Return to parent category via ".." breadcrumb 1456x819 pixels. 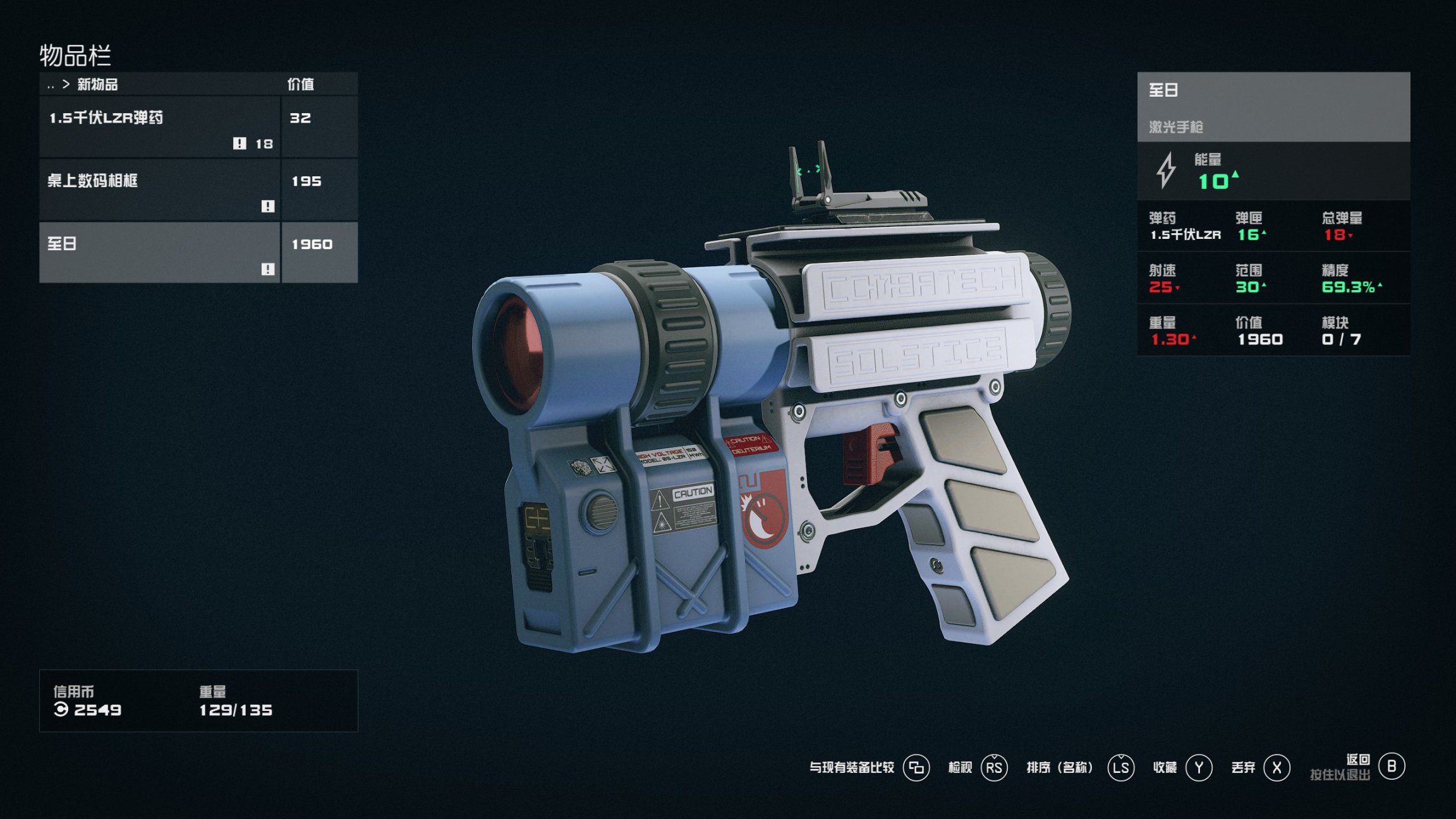(51, 85)
